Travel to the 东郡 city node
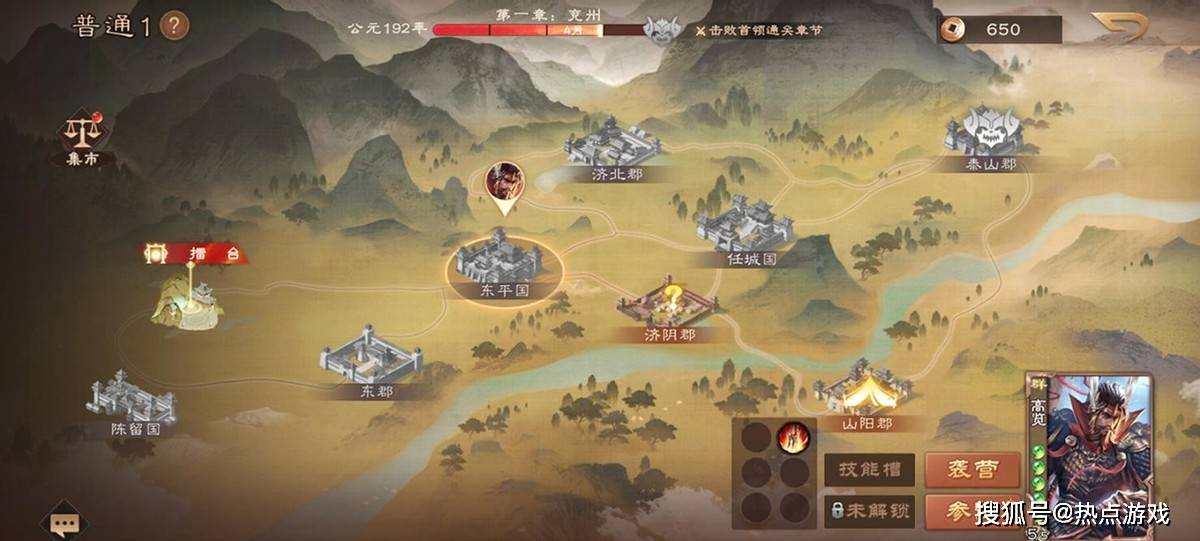The height and width of the screenshot is (541, 1200). pyautogui.click(x=371, y=357)
